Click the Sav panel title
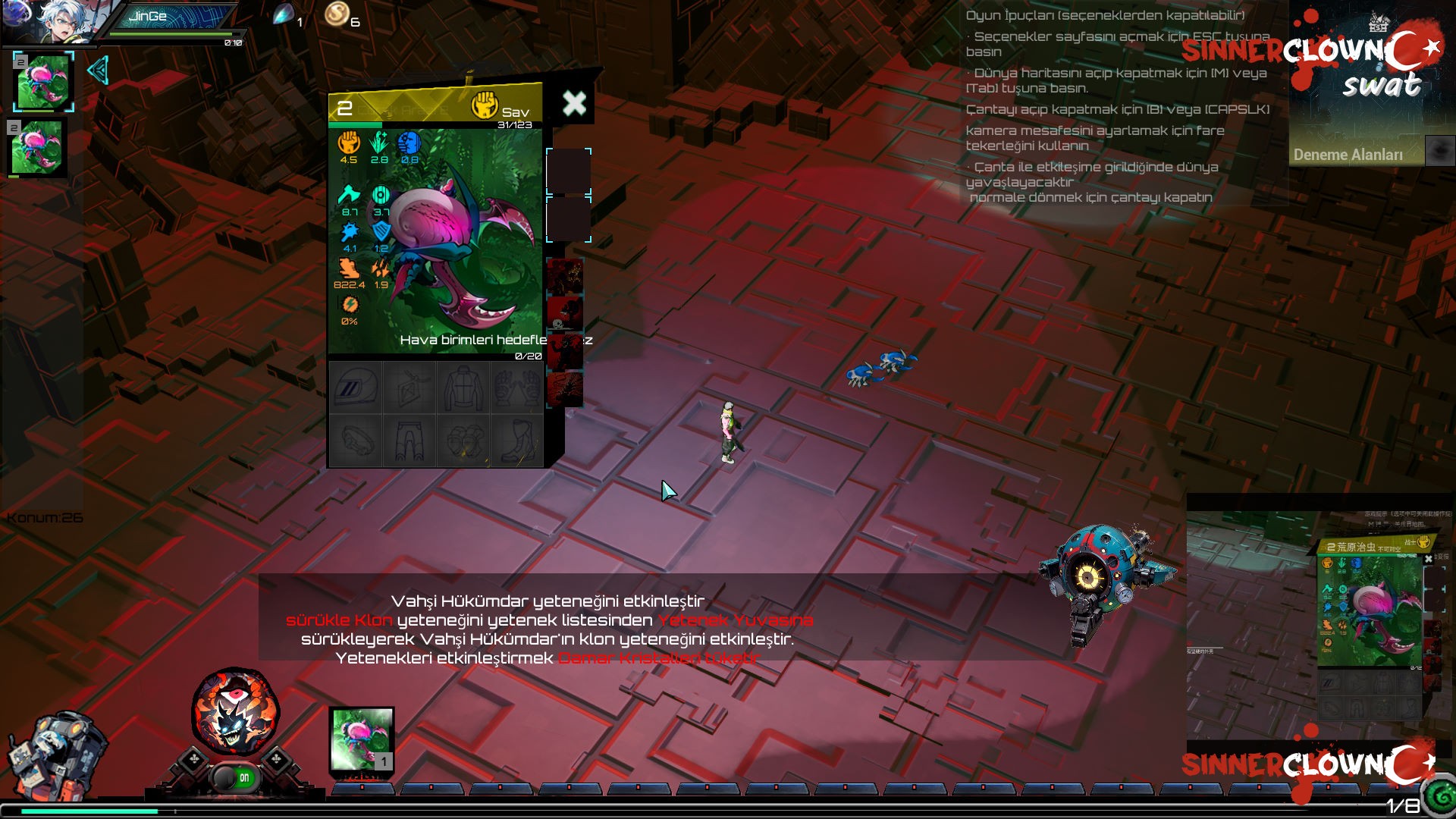The width and height of the screenshot is (1456, 819). click(x=513, y=111)
